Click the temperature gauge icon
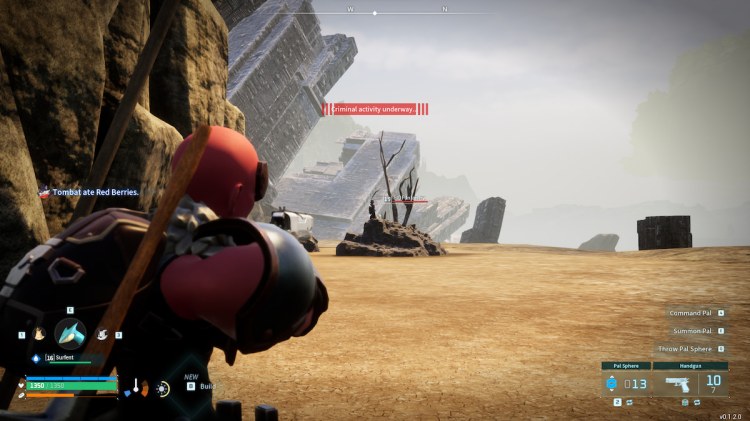The width and height of the screenshot is (750, 421). pos(136,386)
